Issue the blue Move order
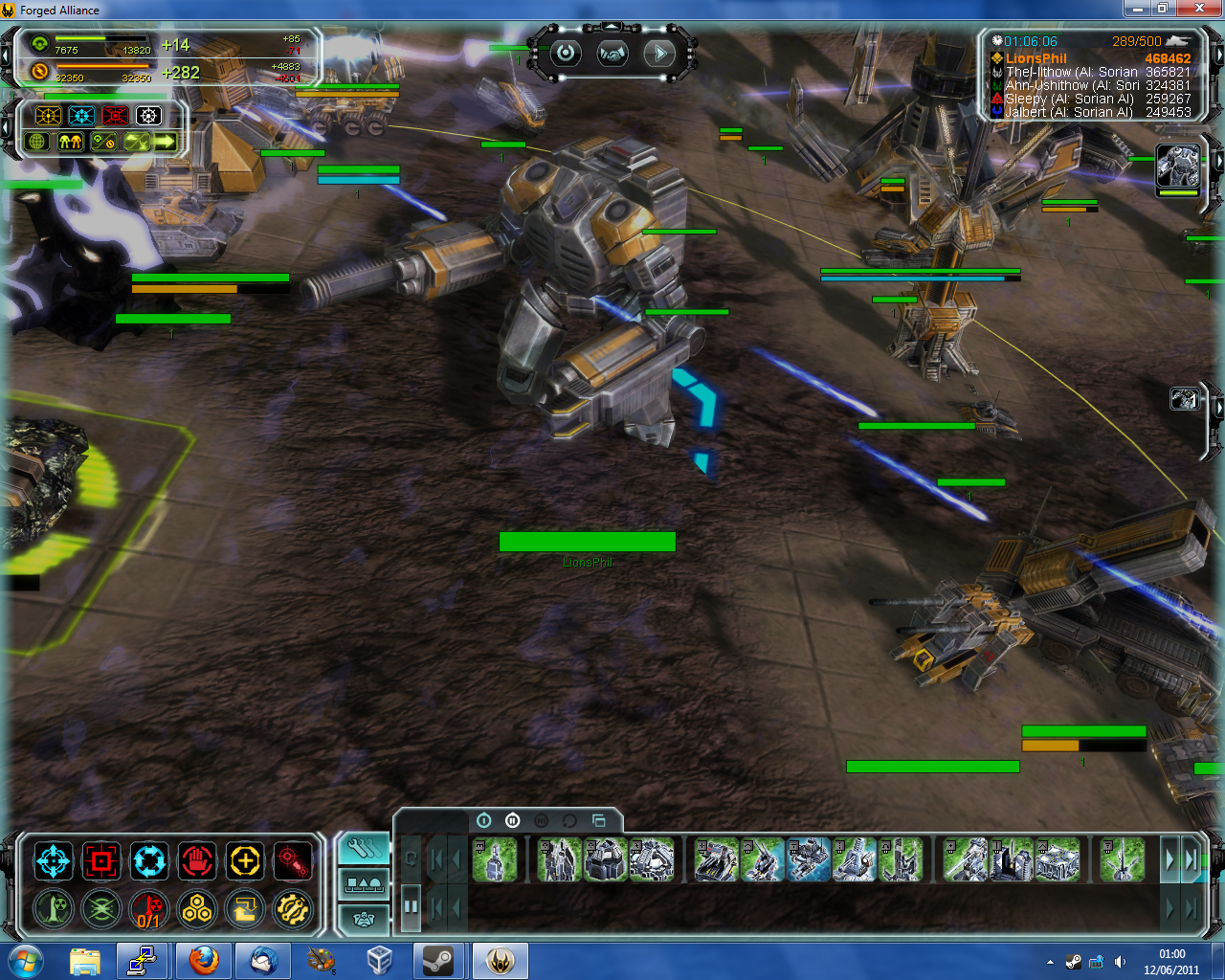Screen dimensions: 1225x980 pos(54,861)
